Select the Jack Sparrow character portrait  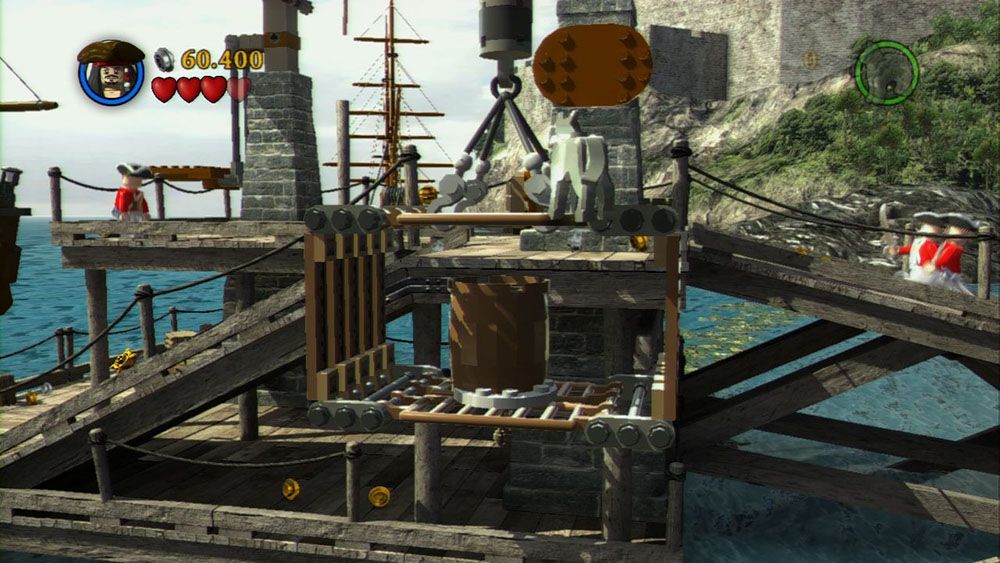pyautogui.click(x=111, y=74)
